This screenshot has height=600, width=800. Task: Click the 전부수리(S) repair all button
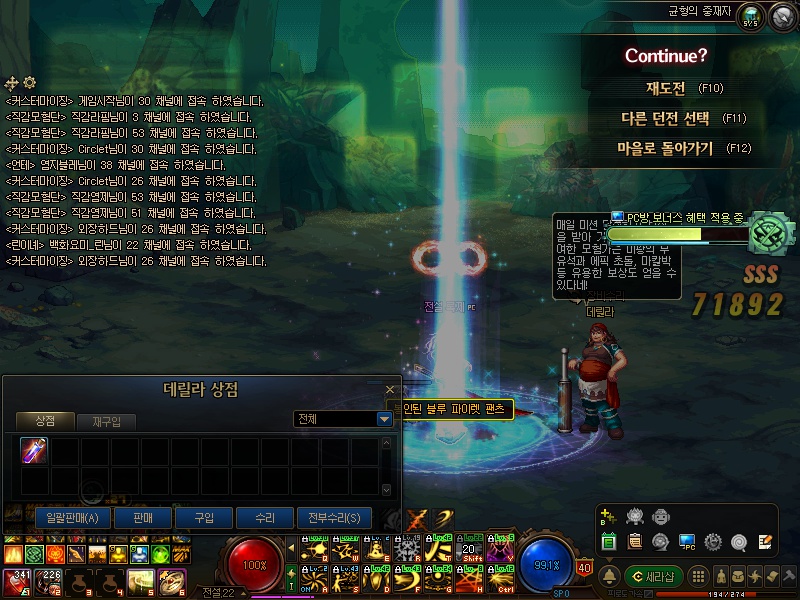334,517
